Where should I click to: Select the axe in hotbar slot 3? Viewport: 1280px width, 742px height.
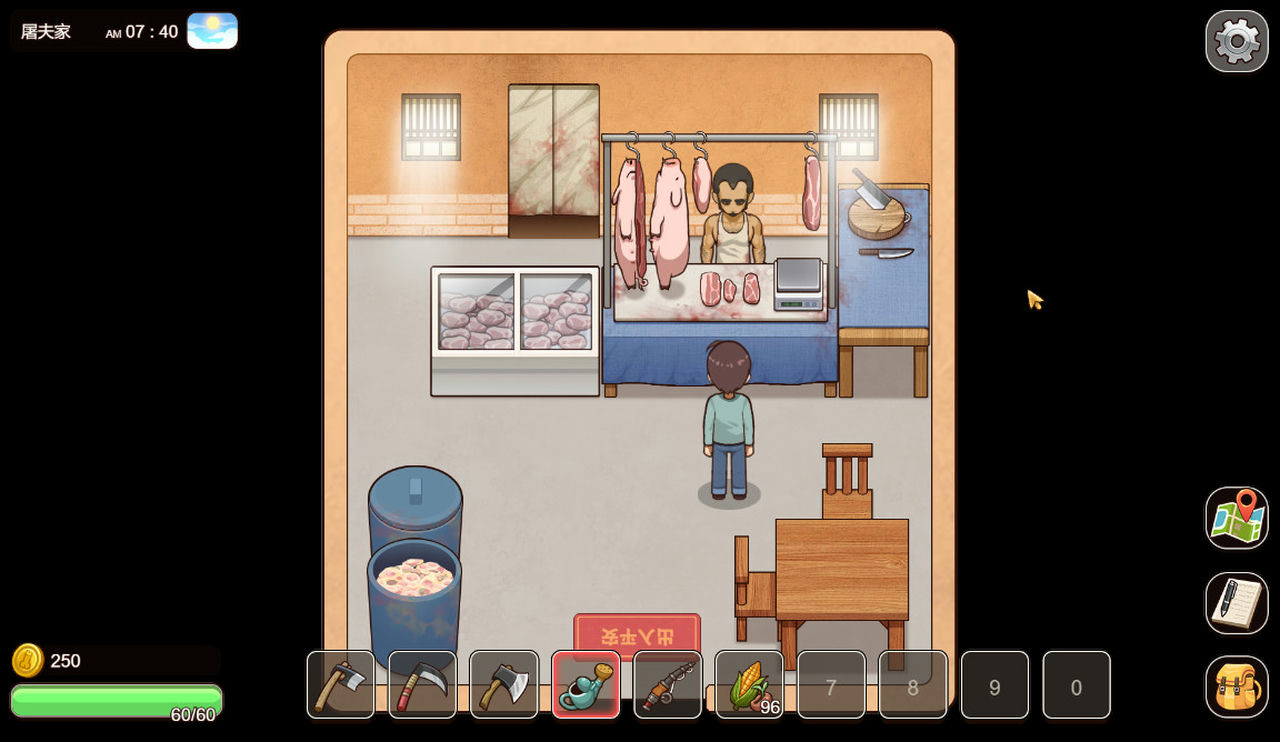[x=504, y=686]
